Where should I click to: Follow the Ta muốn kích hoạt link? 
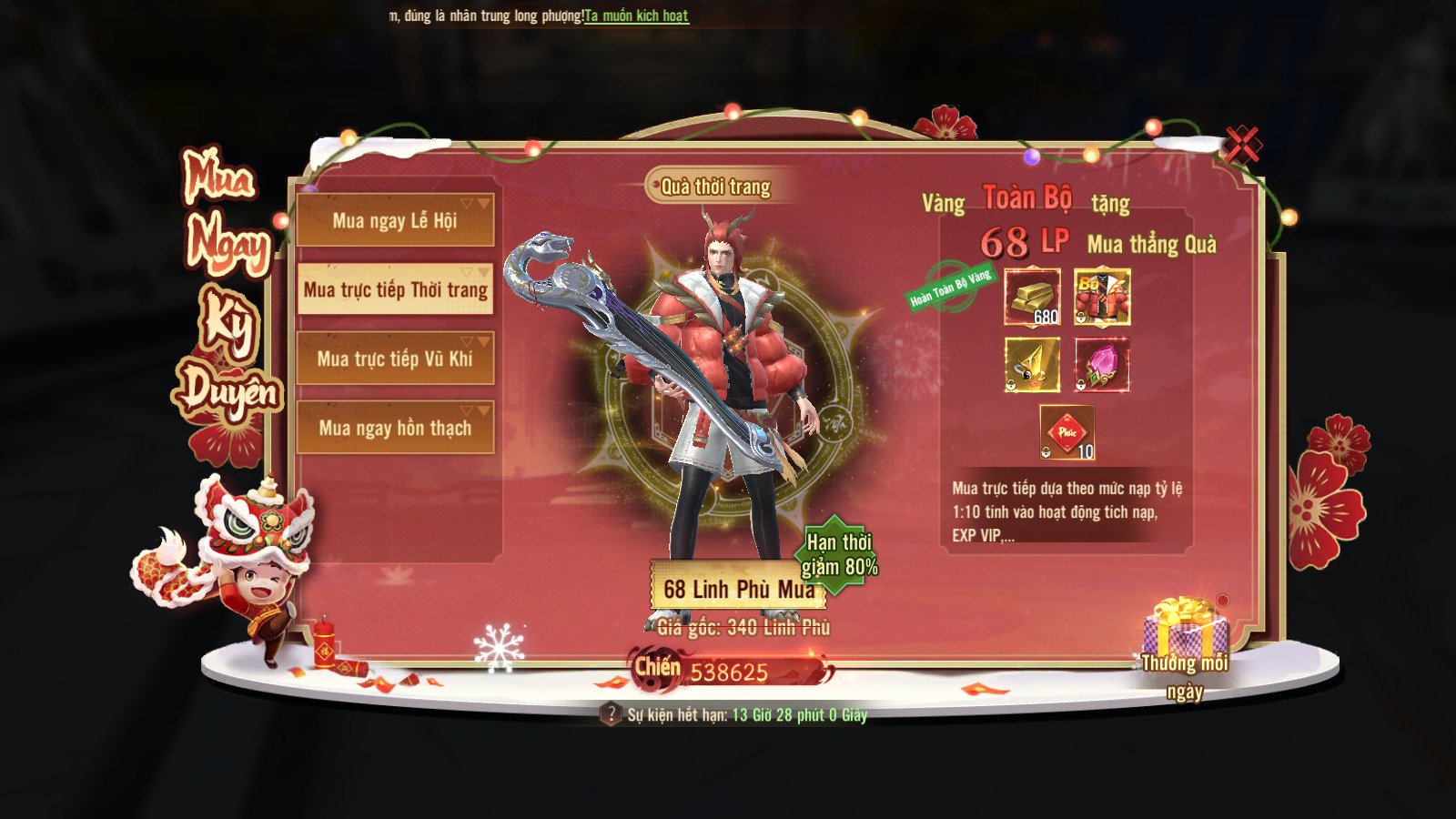tap(636, 15)
